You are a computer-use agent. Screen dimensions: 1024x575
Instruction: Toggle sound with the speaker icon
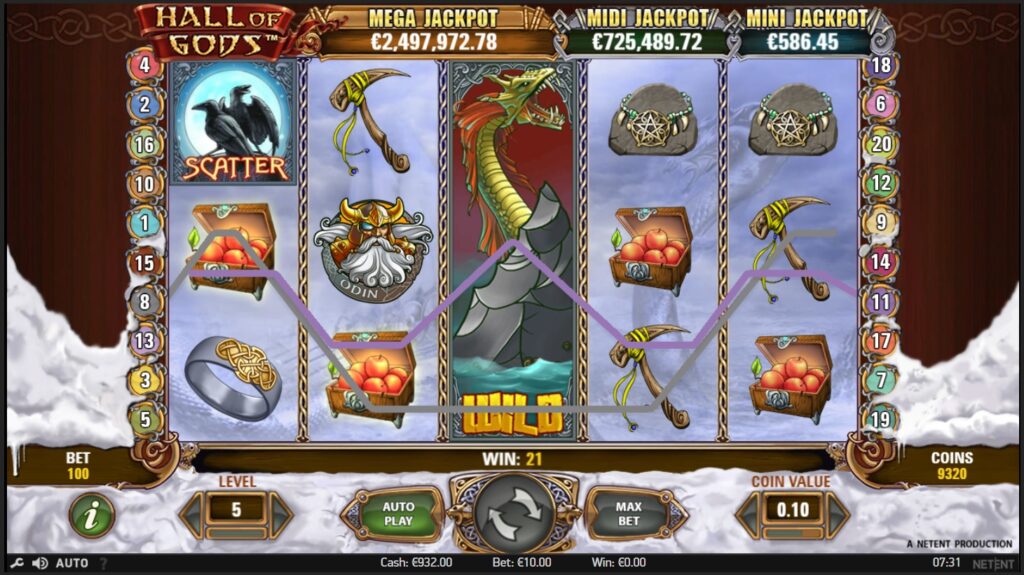[x=40, y=563]
